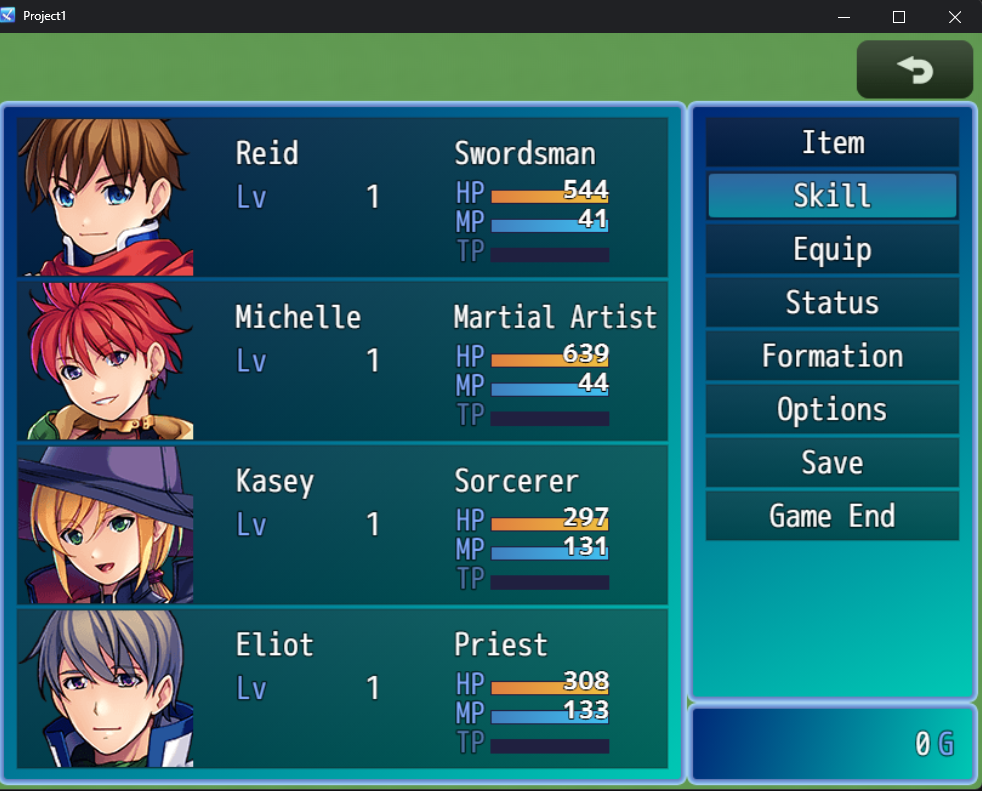
Task: Open the Formation menu
Action: 832,356
